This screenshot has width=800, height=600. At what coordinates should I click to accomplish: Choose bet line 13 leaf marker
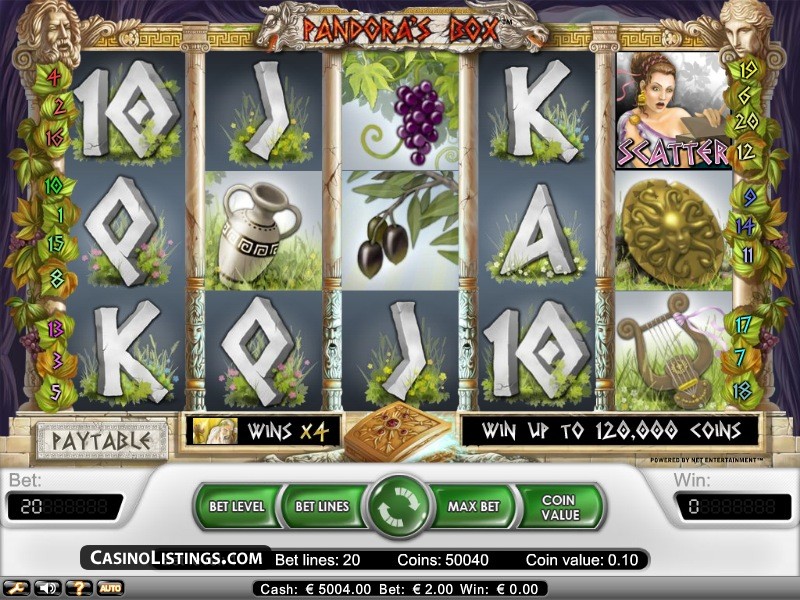[56, 328]
